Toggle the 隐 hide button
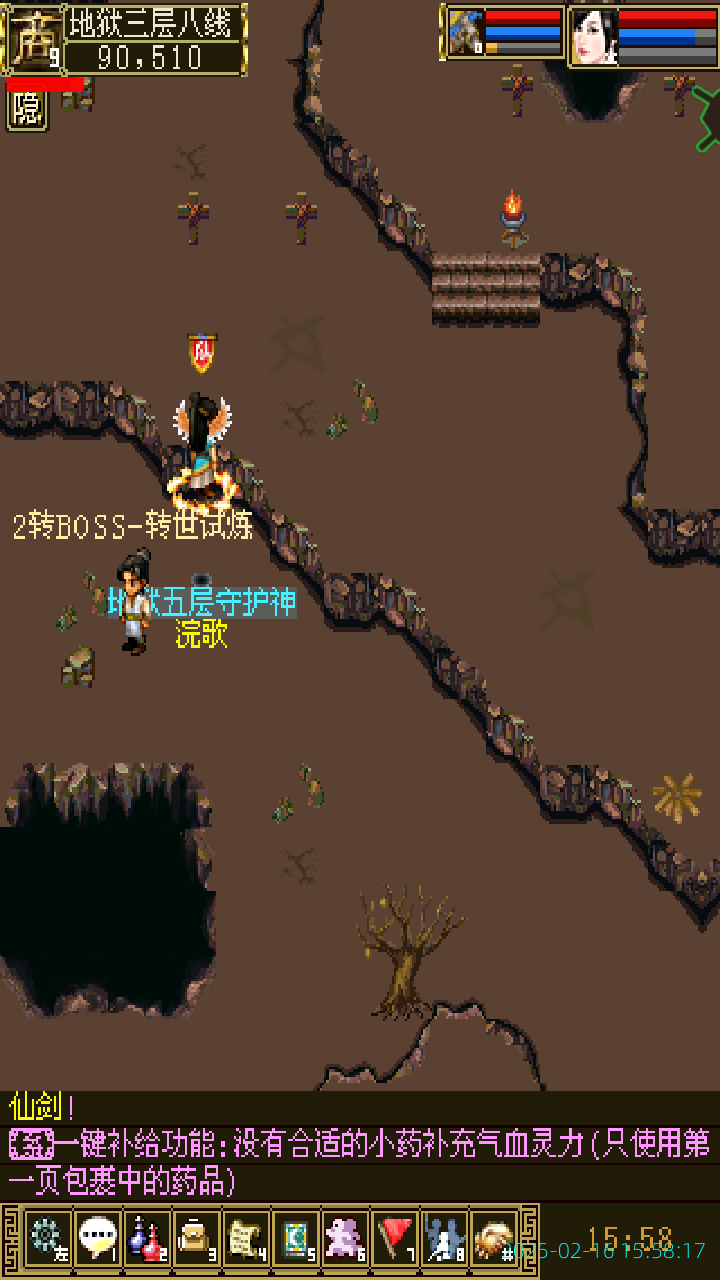This screenshot has width=720, height=1280. (x=27, y=110)
